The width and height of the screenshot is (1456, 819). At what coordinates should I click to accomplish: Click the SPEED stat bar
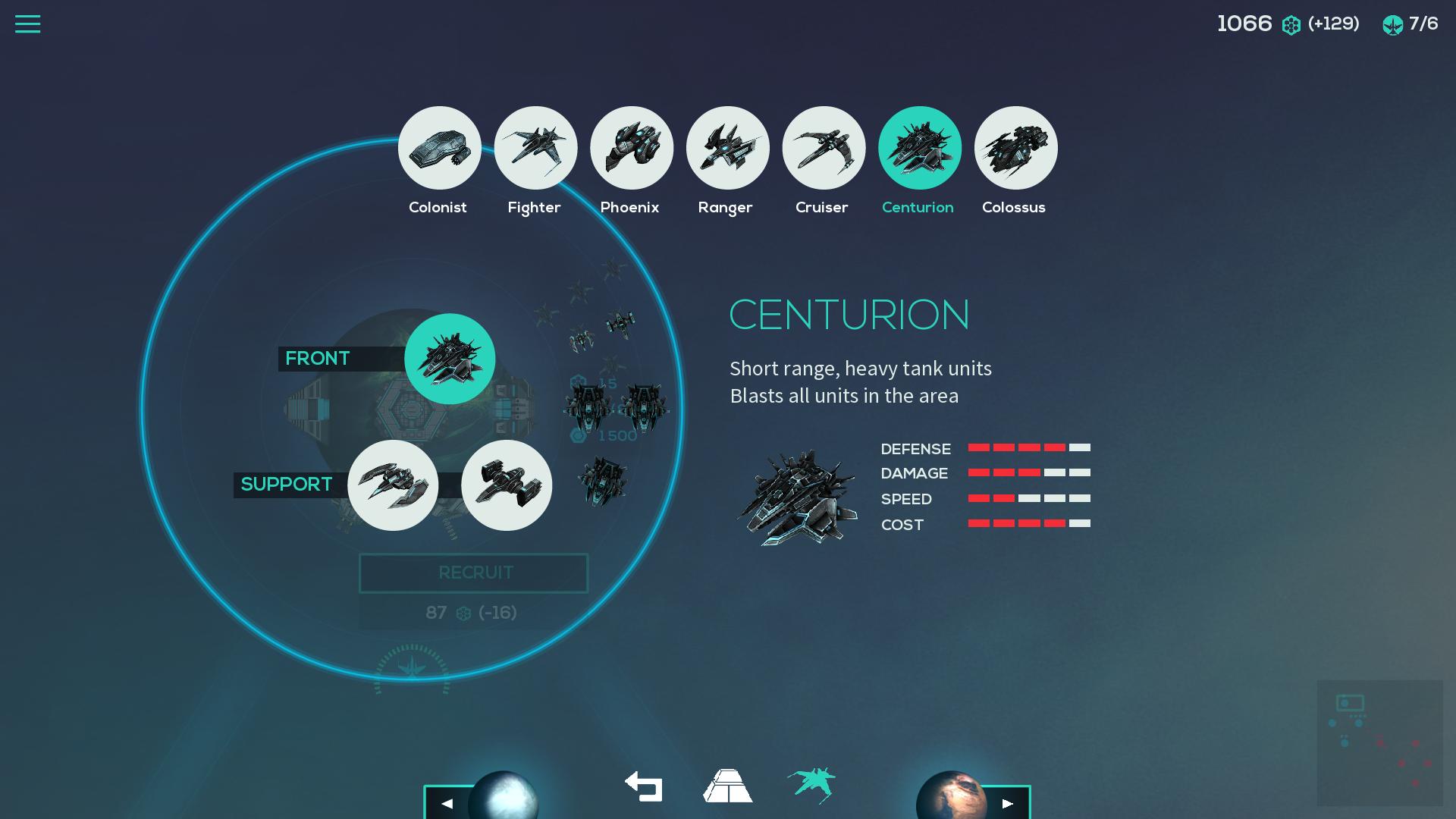pyautogui.click(x=1029, y=499)
